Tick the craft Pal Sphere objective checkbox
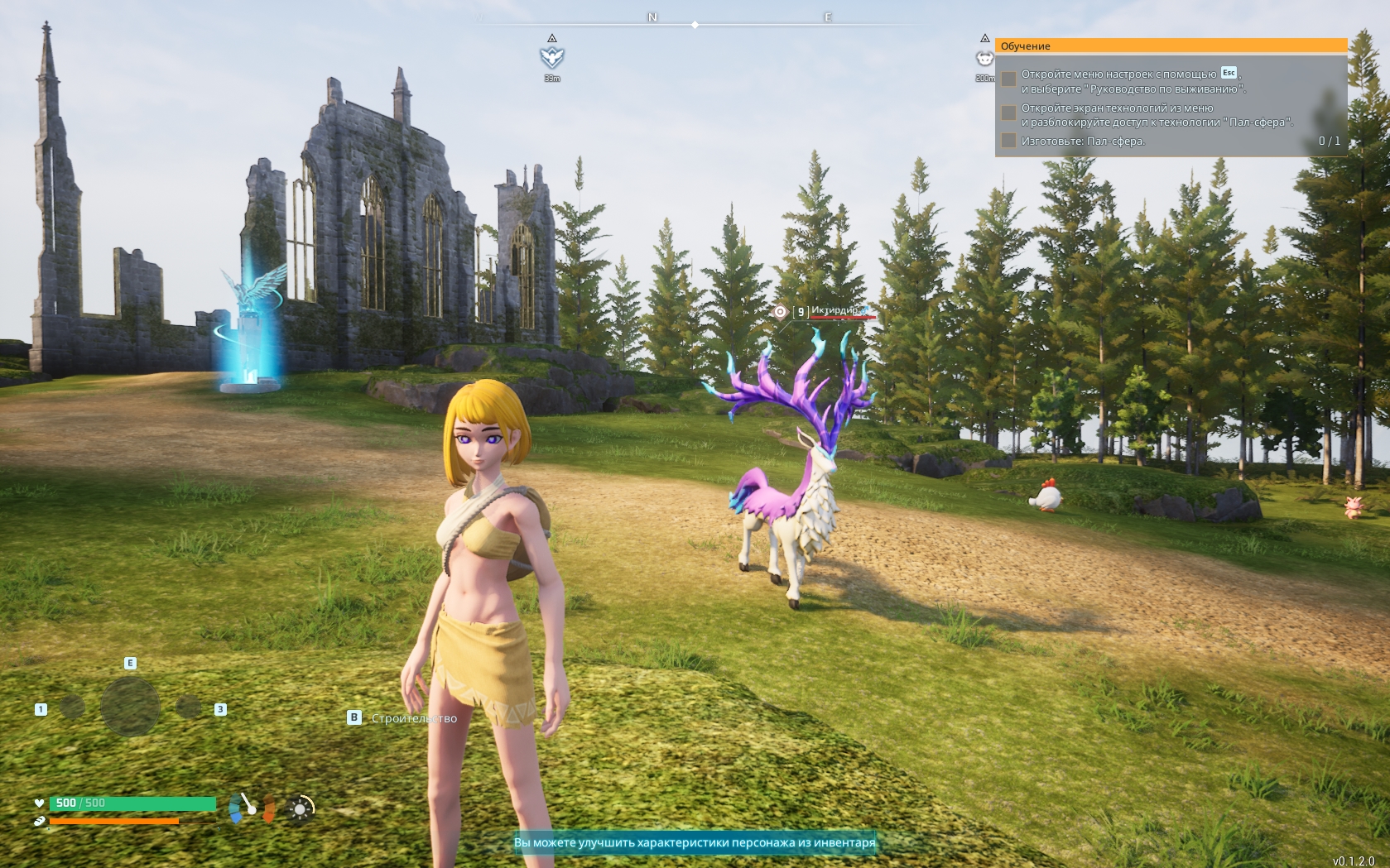 1008,141
